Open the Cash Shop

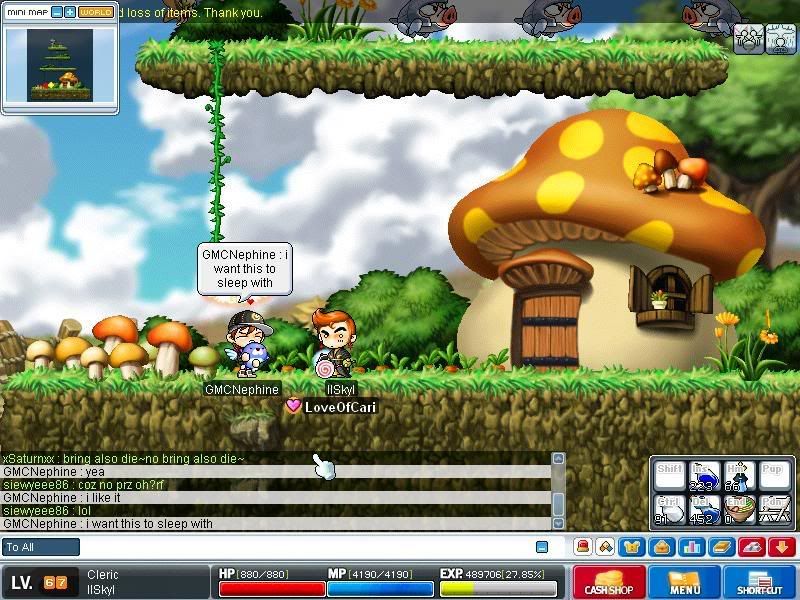pyautogui.click(x=609, y=583)
